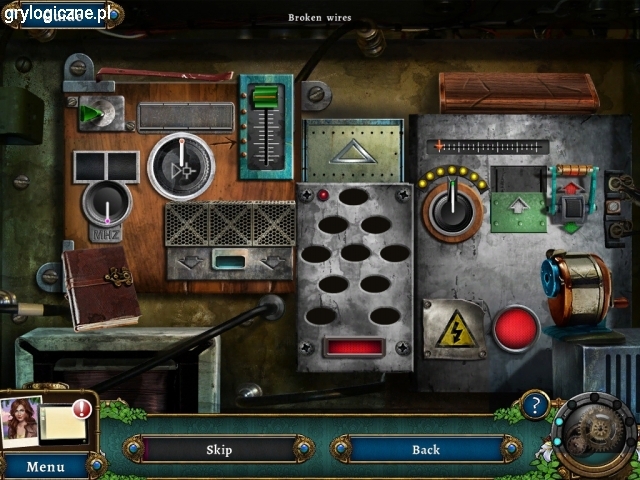Click the red rectangular light below the oval holes
The image size is (640, 480).
point(355,347)
